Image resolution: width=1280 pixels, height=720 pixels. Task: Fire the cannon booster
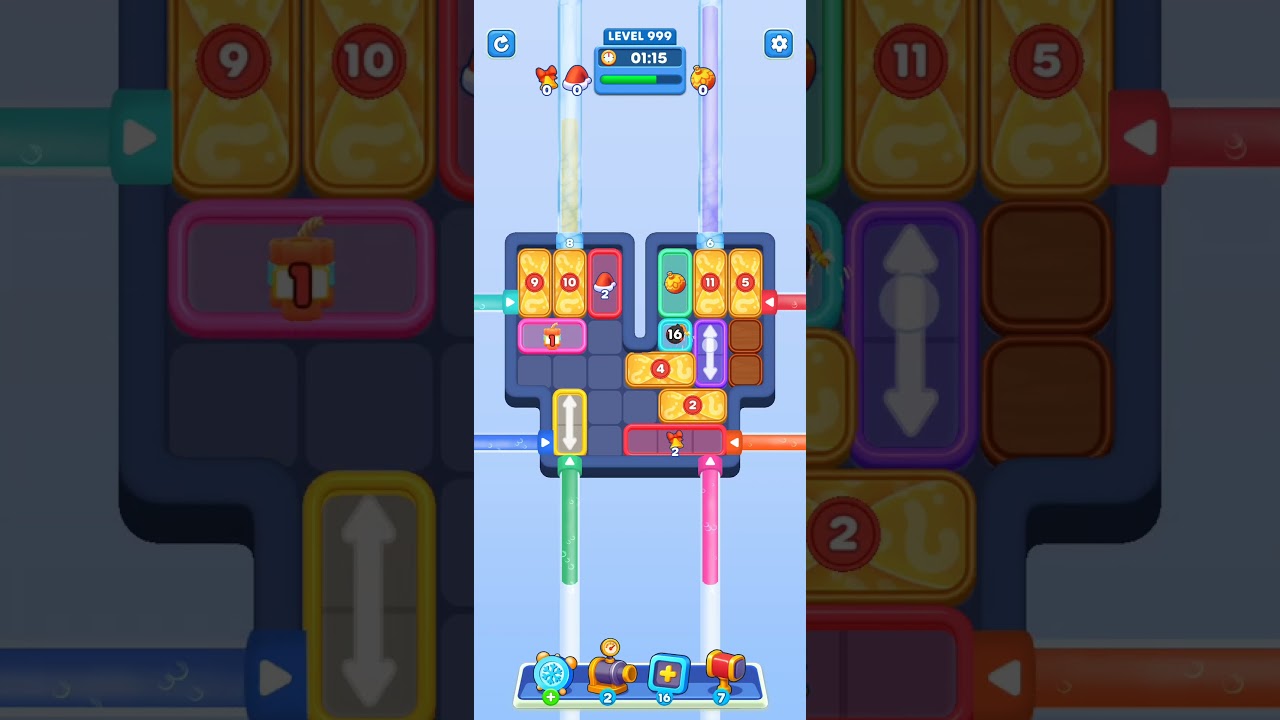tap(608, 674)
